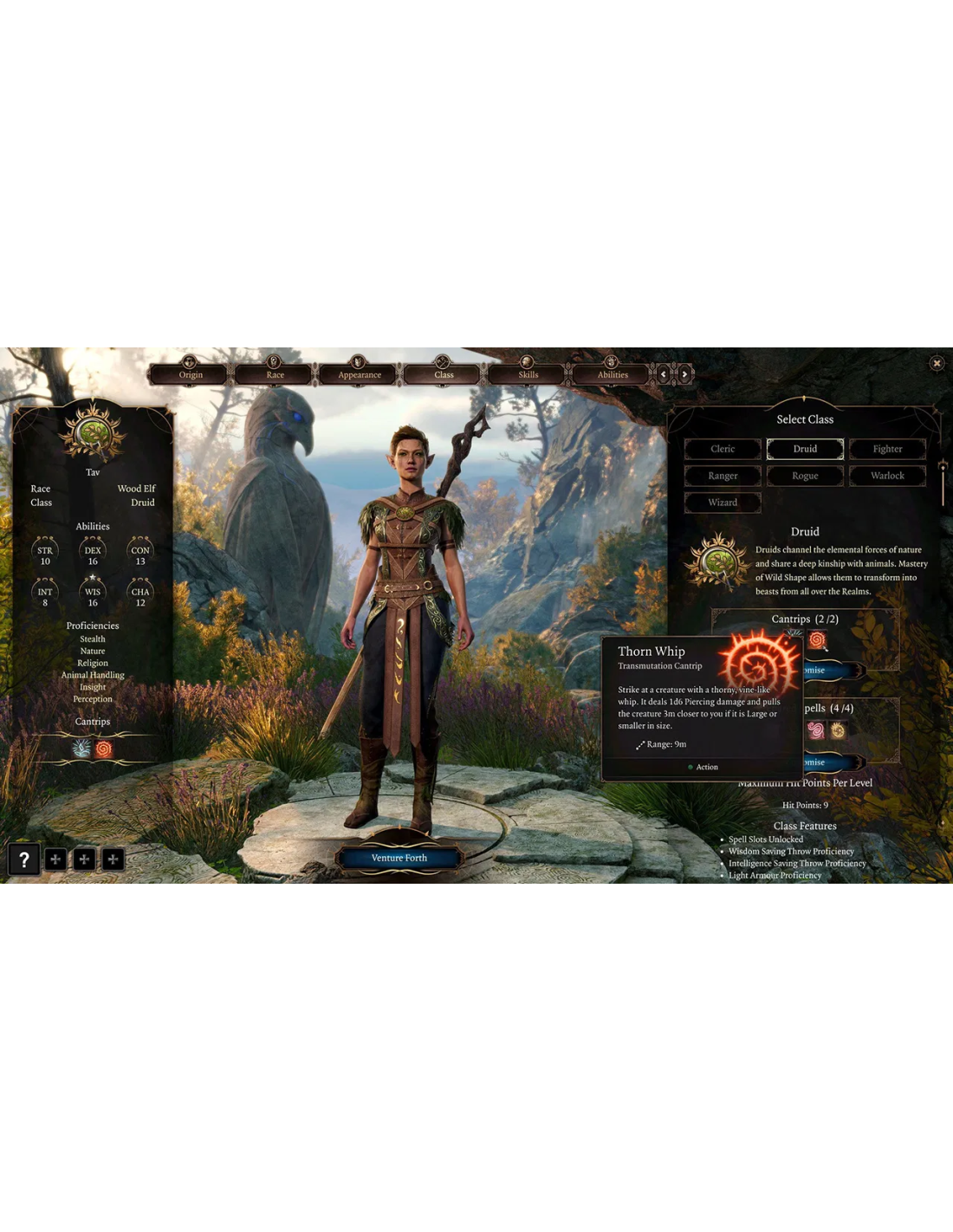The height and width of the screenshot is (1232, 953).
Task: Select the Class tab
Action: tap(444, 374)
